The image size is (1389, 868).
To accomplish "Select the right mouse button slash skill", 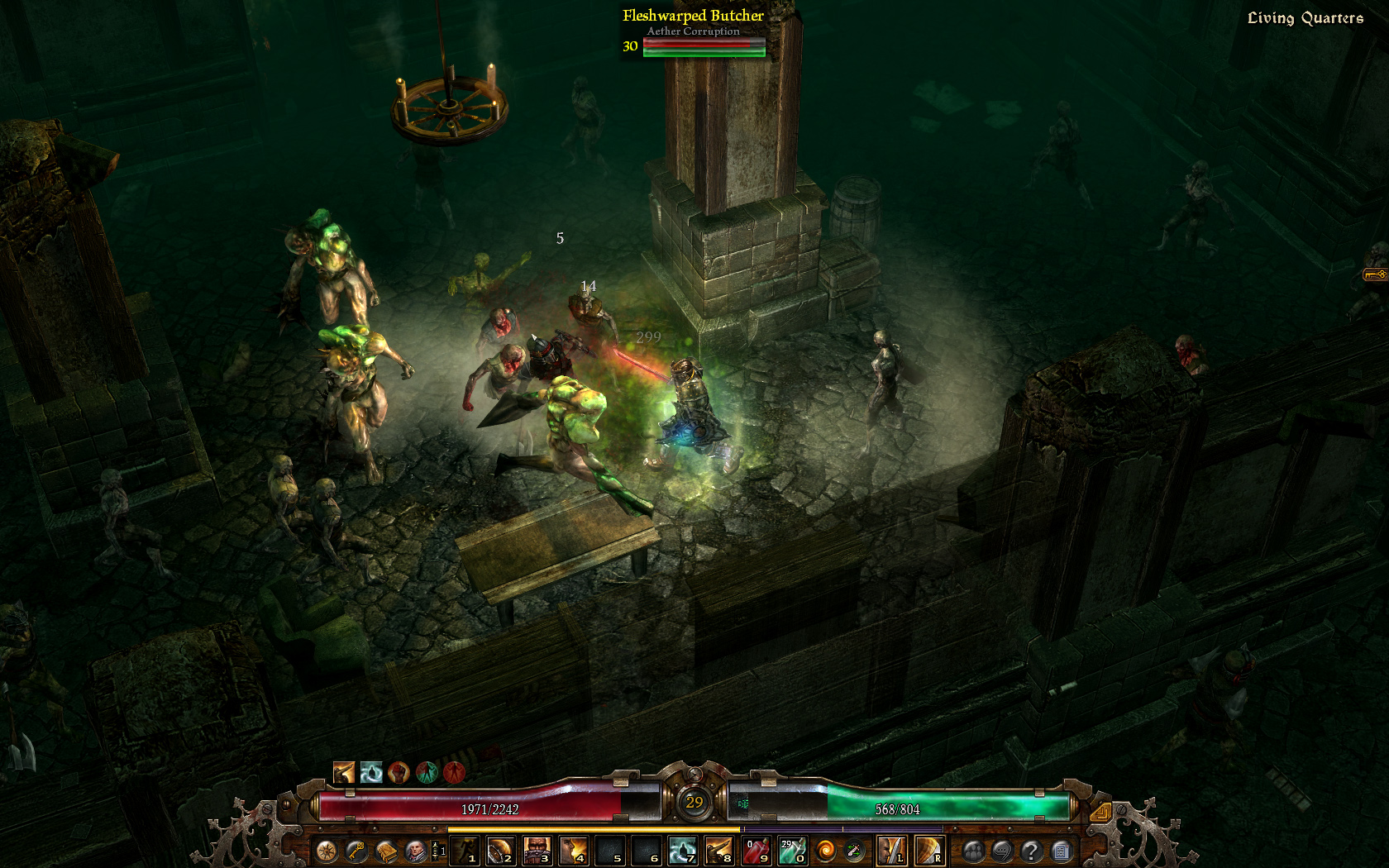I will click(x=928, y=851).
